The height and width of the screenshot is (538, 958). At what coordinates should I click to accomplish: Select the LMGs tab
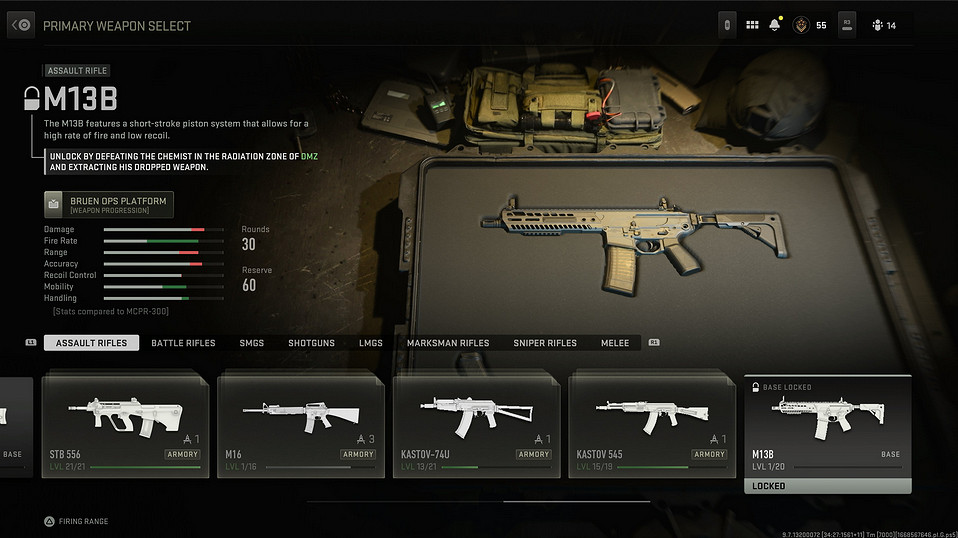[x=371, y=343]
